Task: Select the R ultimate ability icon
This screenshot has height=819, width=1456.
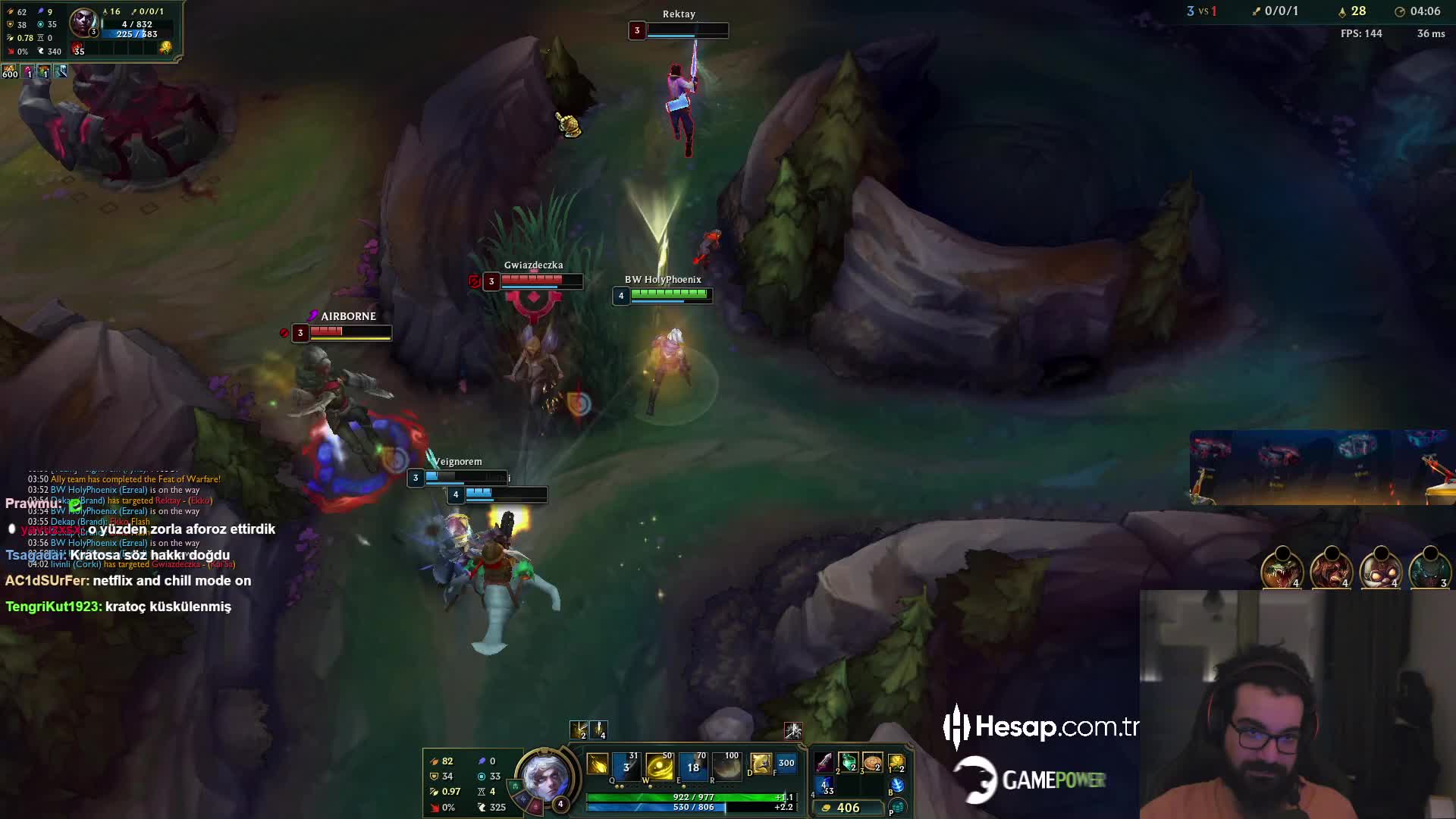Action: tap(726, 766)
